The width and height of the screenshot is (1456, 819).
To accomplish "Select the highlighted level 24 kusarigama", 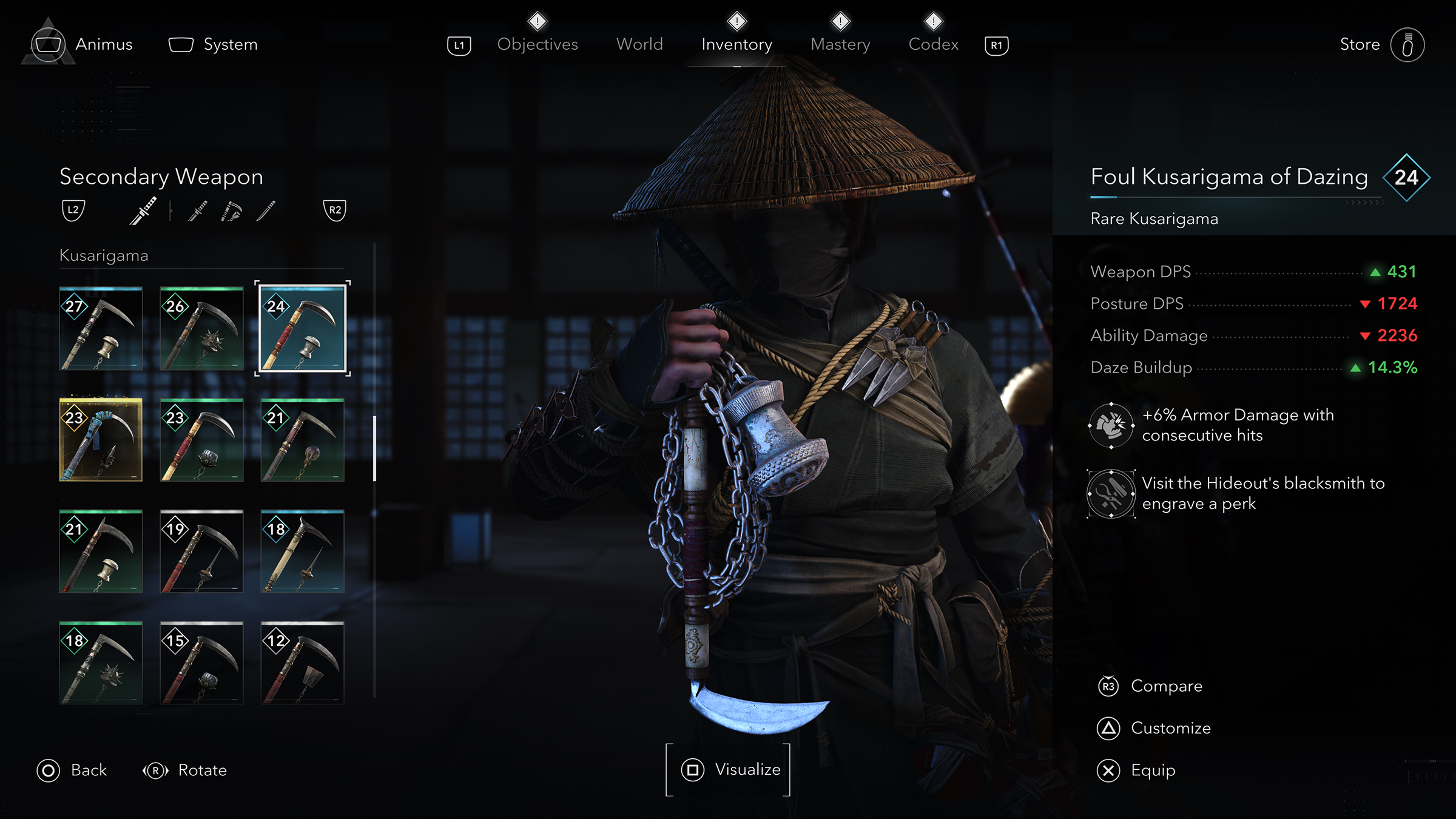I will coord(302,328).
